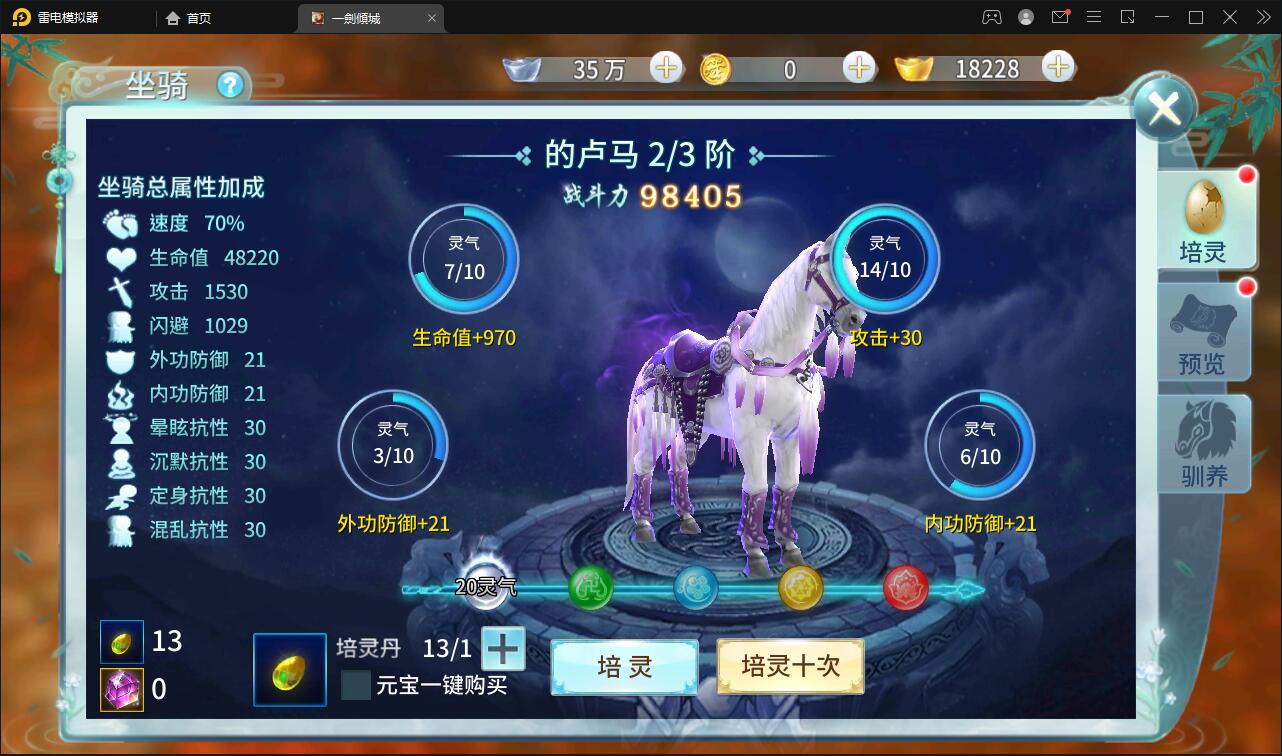The height and width of the screenshot is (756, 1282).
Task: Click the green orb on spirit progress bar
Action: tap(590, 588)
